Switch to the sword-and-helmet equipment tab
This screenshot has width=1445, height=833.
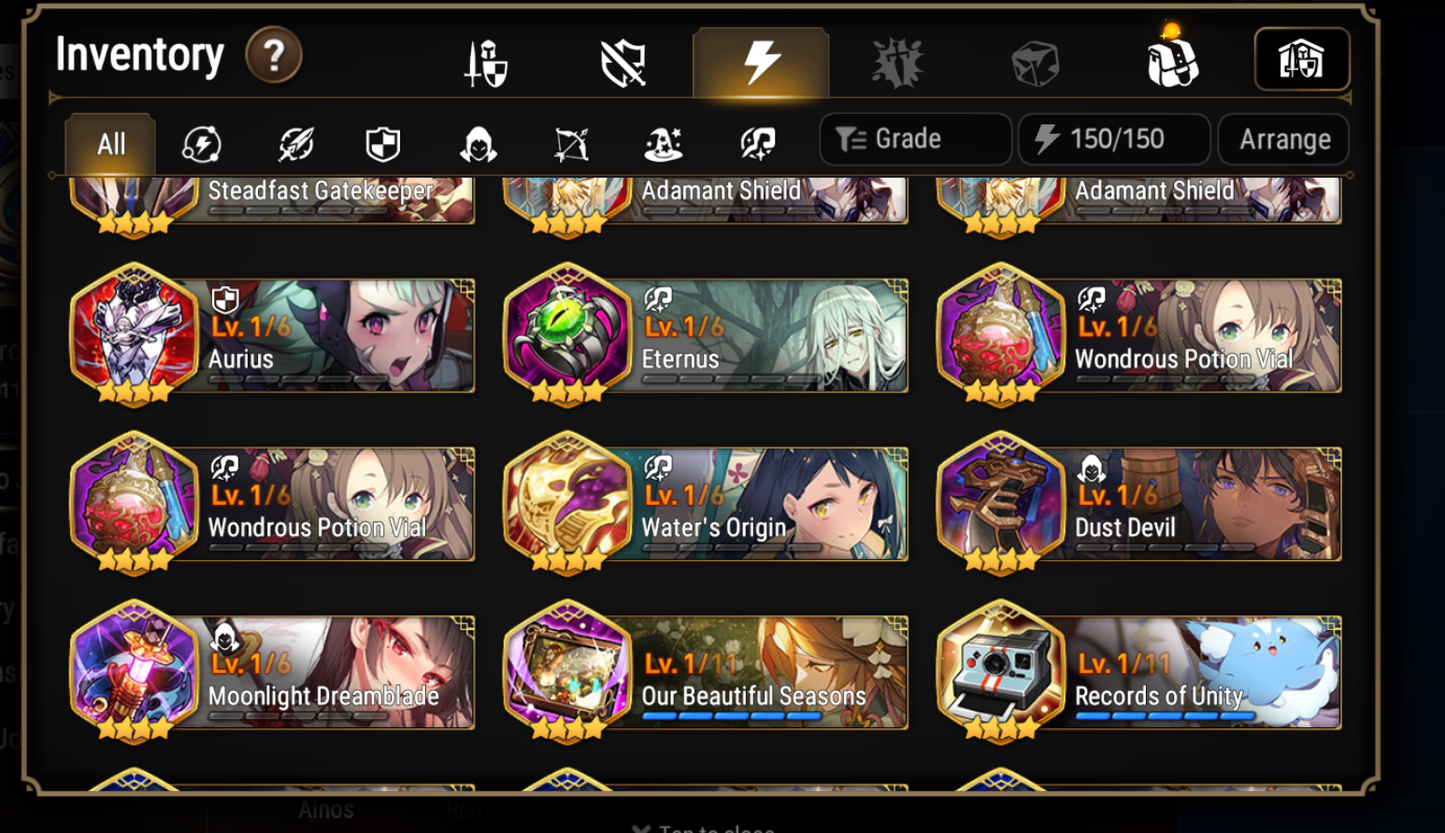(x=487, y=58)
